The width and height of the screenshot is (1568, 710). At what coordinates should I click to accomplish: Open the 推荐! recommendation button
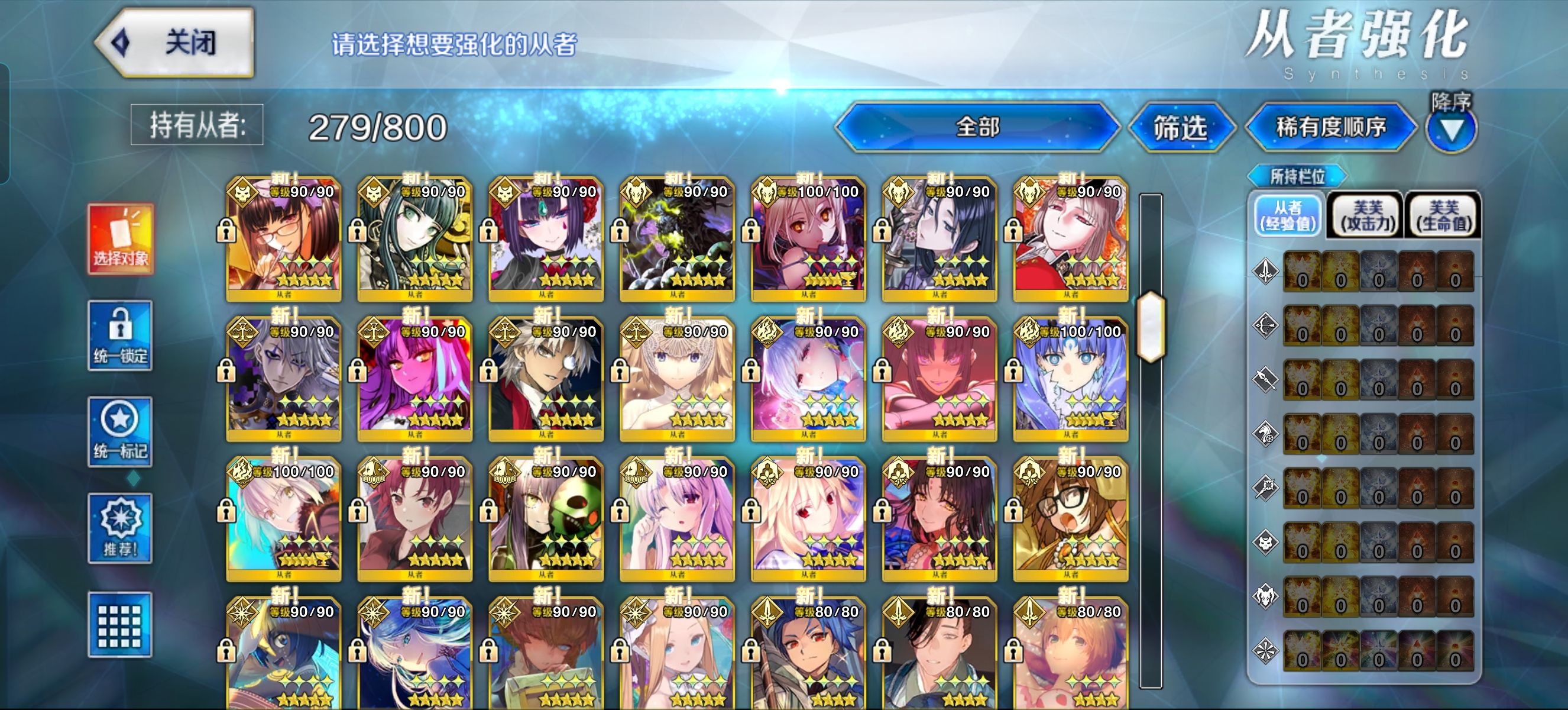click(x=121, y=528)
